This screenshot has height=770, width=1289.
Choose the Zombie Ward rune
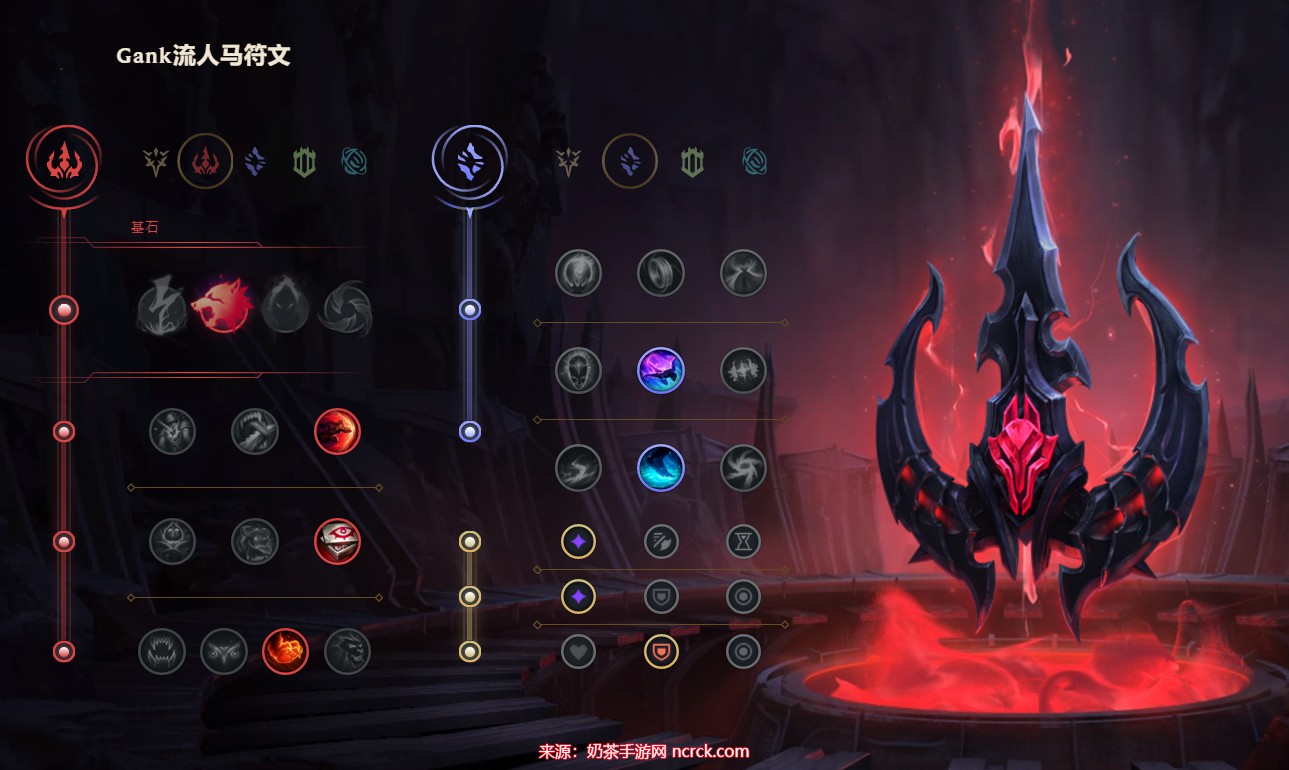tap(172, 541)
